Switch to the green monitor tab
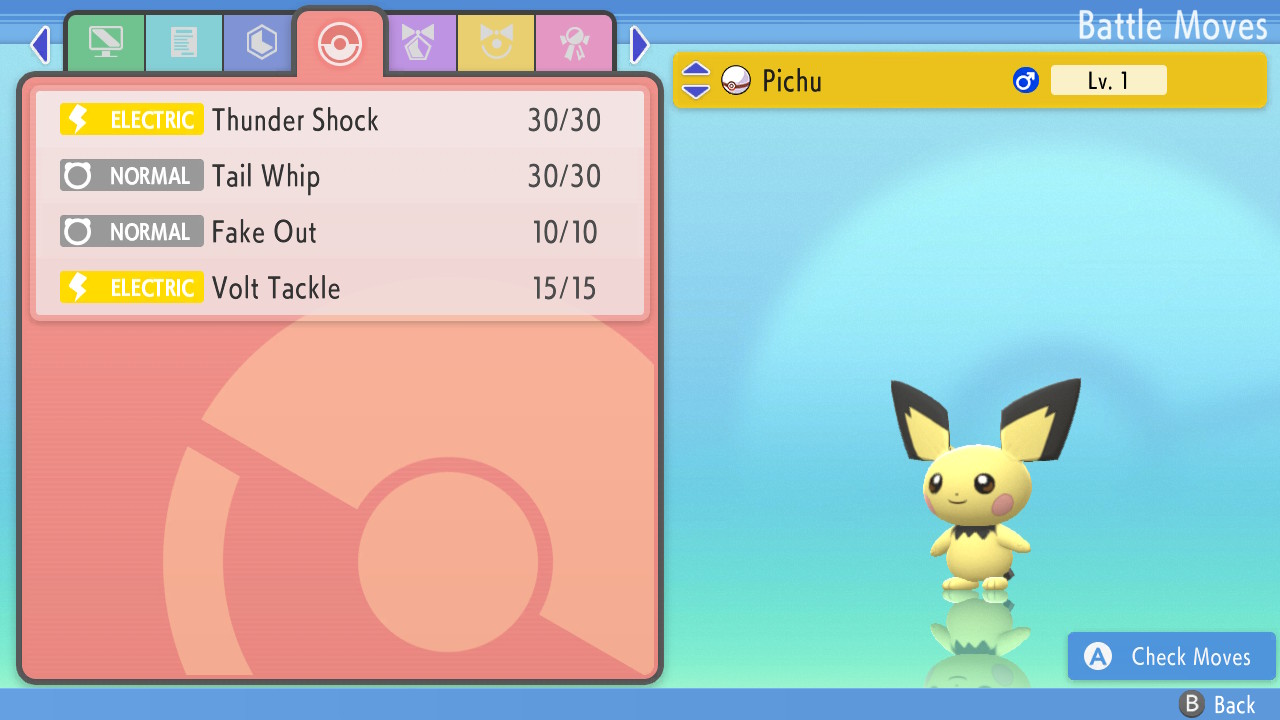1280x720 pixels. pyautogui.click(x=106, y=43)
